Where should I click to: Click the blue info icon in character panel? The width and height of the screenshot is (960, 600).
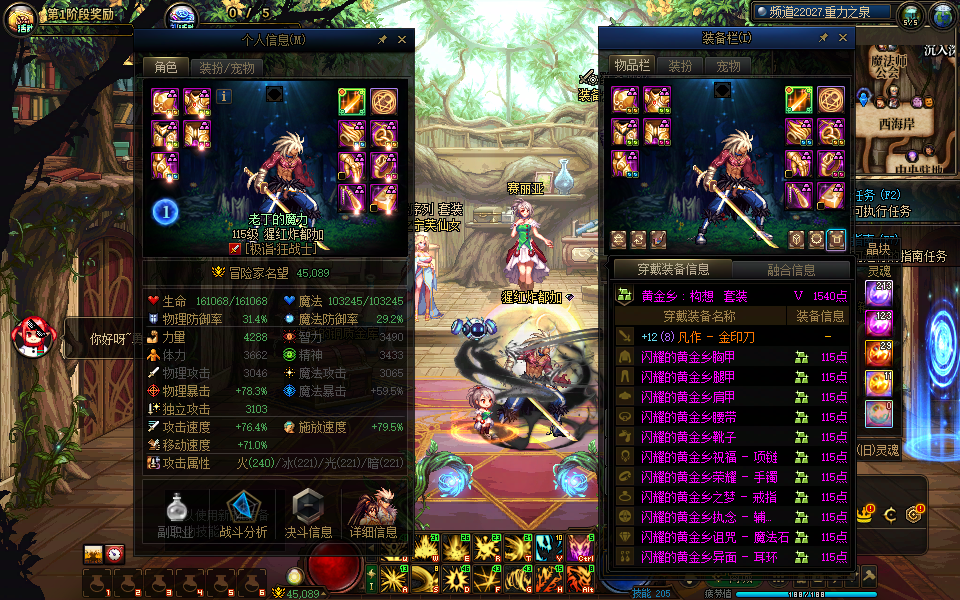pyautogui.click(x=224, y=96)
